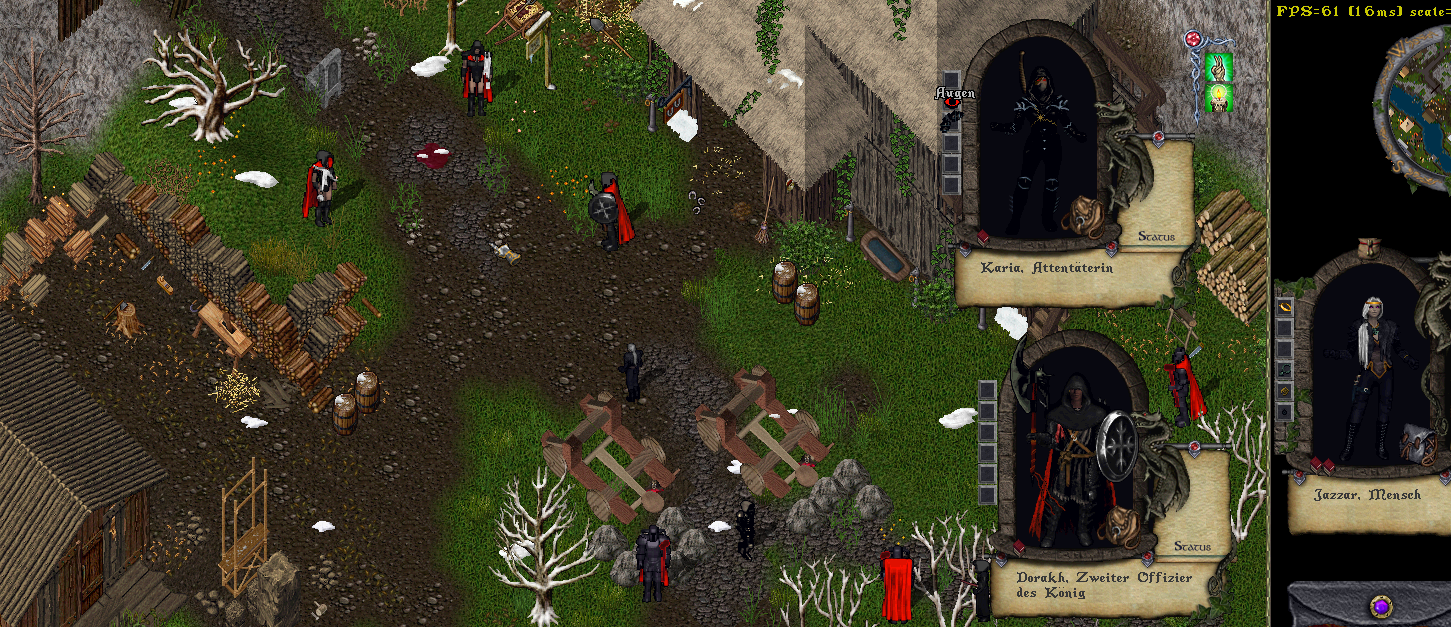Viewport: 1451px width, 627px height.
Task: Open the red book on Karia's paperdoll
Action: (x=982, y=237)
